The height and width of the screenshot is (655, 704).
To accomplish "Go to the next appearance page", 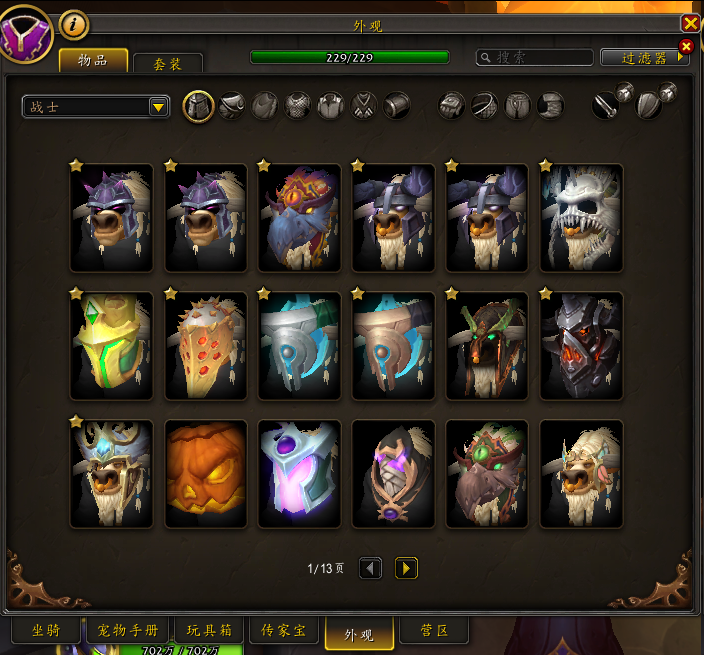I will tap(406, 568).
